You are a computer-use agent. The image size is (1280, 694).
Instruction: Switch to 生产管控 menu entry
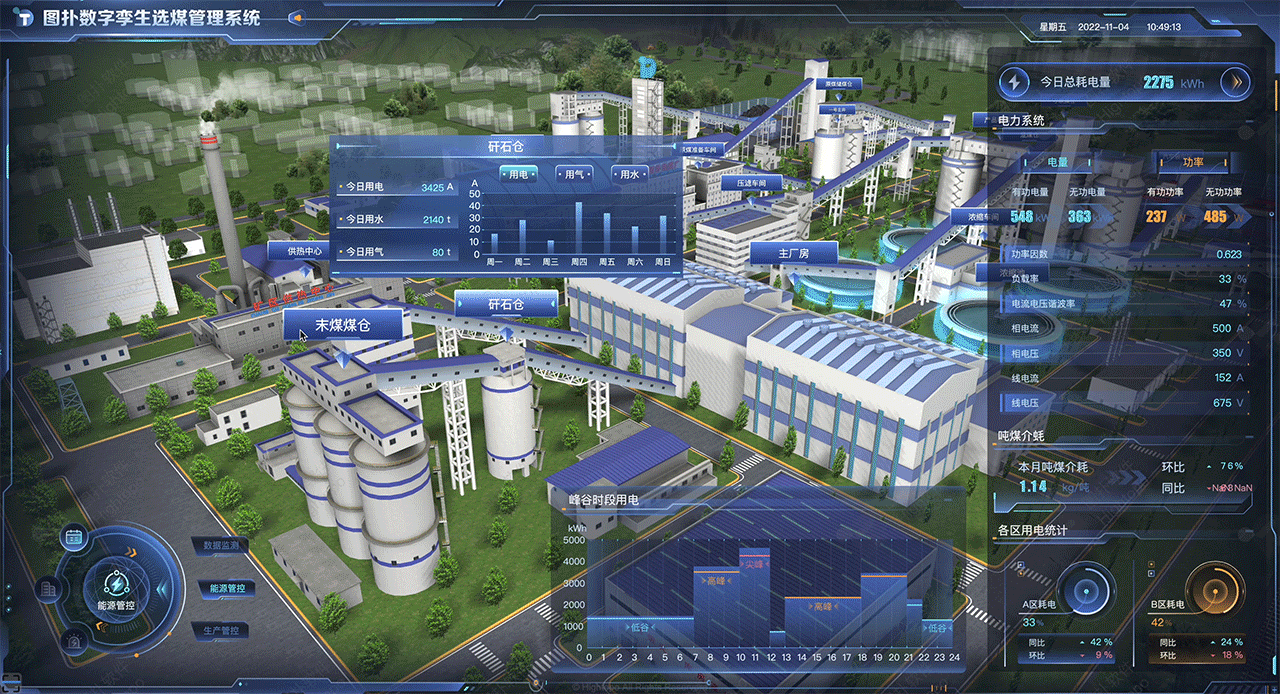pyautogui.click(x=220, y=631)
